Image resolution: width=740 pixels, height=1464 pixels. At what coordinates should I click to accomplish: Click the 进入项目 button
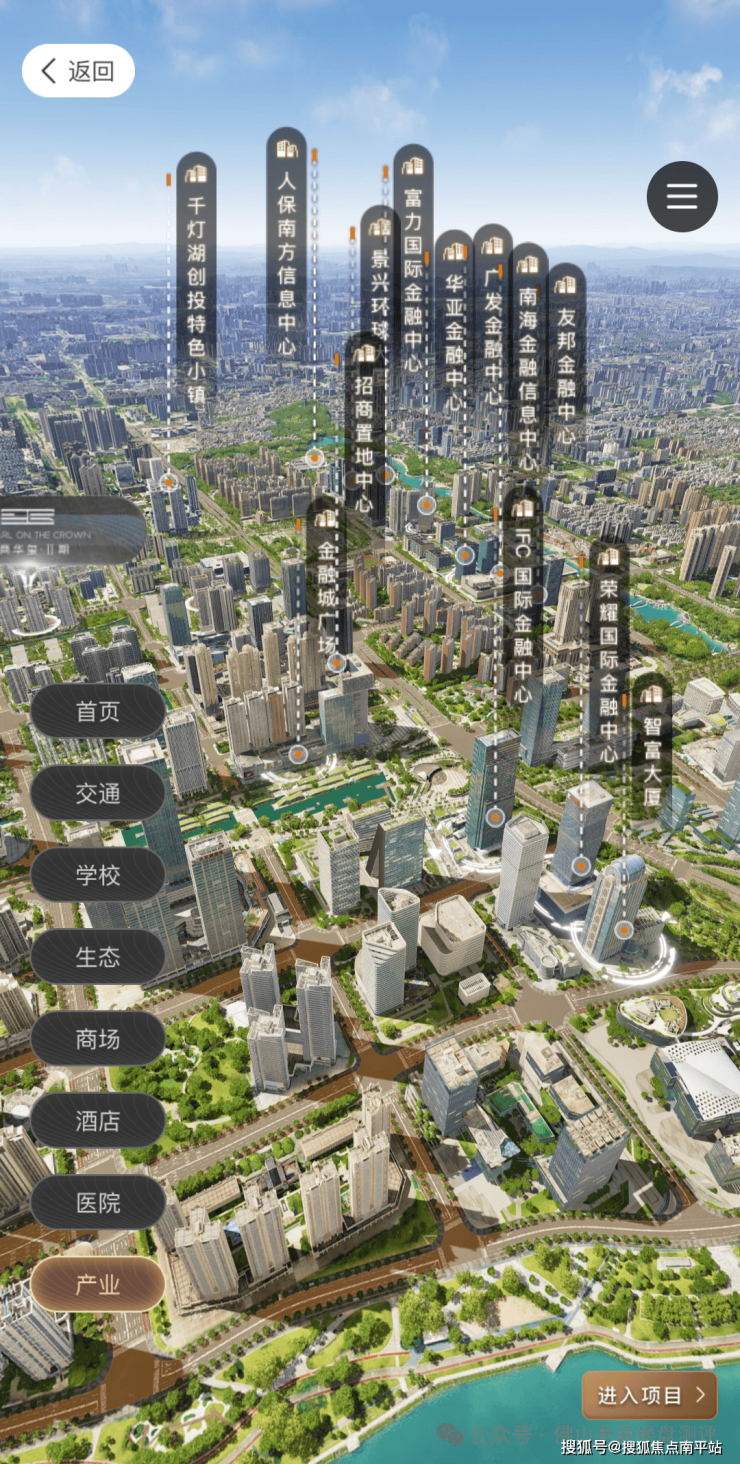[650, 1395]
